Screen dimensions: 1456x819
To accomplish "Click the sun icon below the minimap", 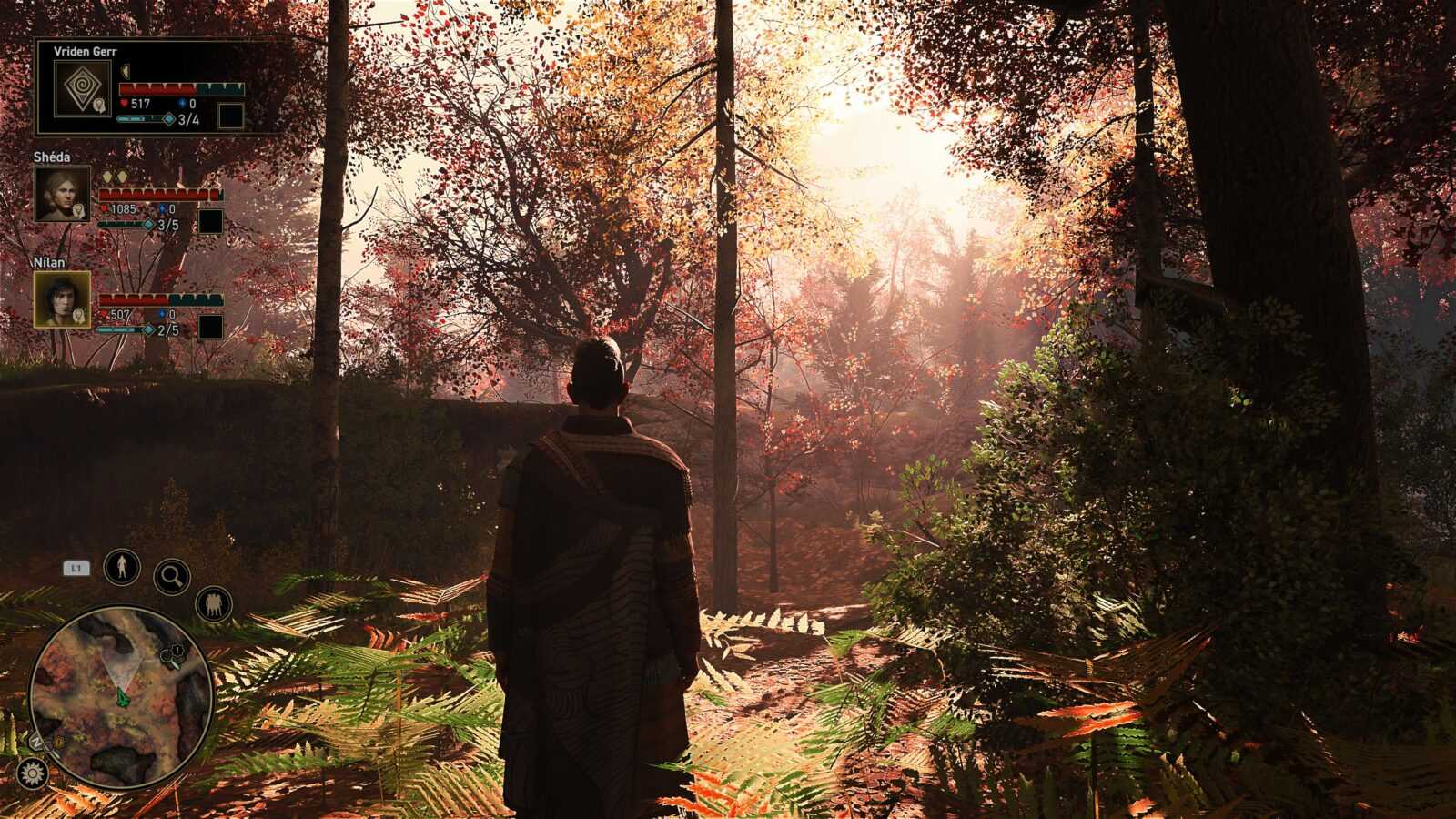I will (33, 773).
